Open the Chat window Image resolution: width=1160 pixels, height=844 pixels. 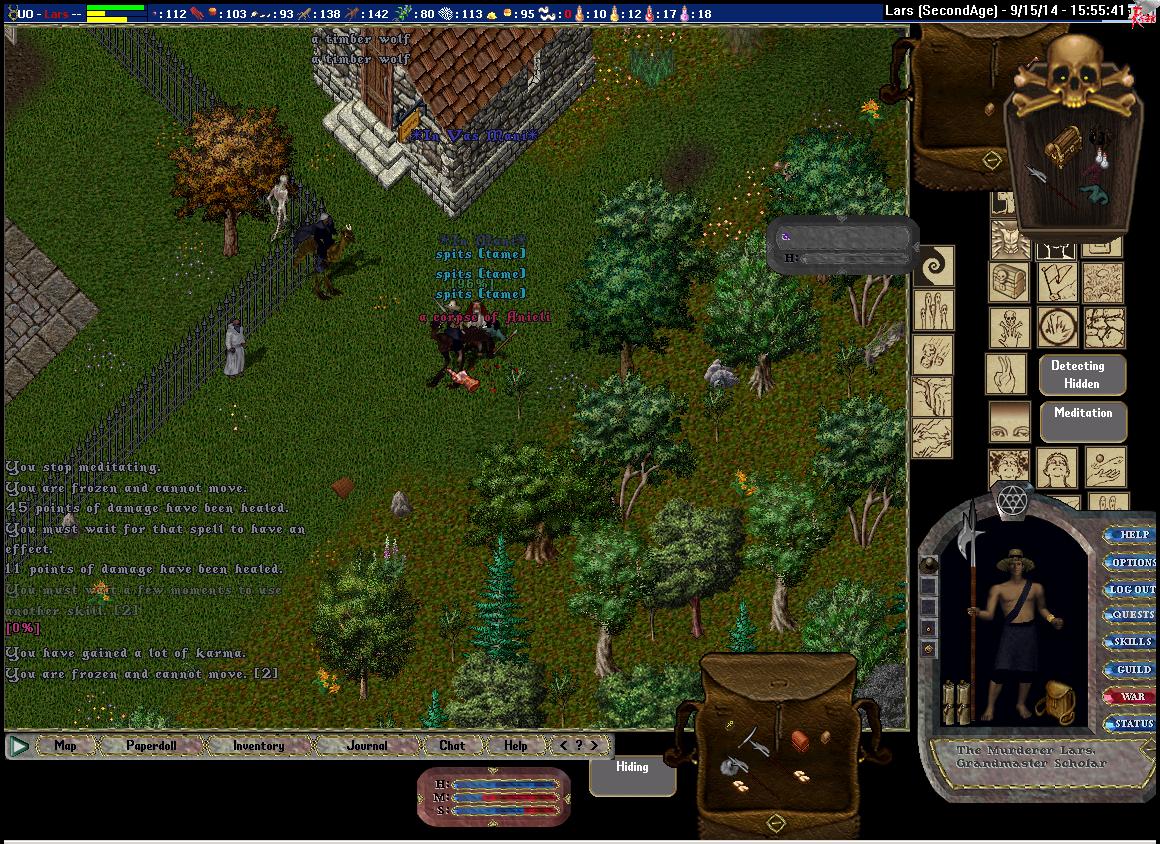452,746
